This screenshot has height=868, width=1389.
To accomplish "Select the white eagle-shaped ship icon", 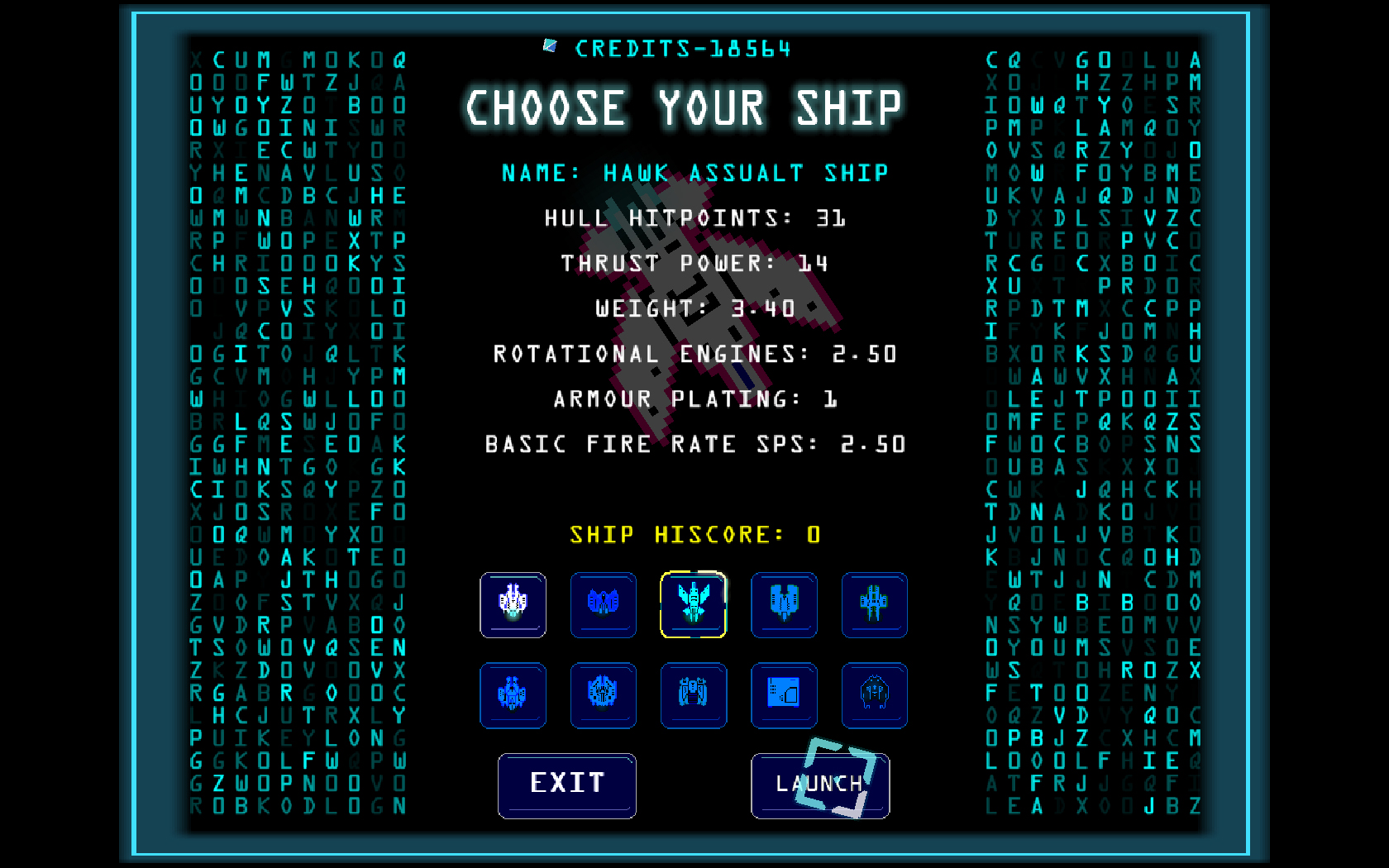I will 513,605.
